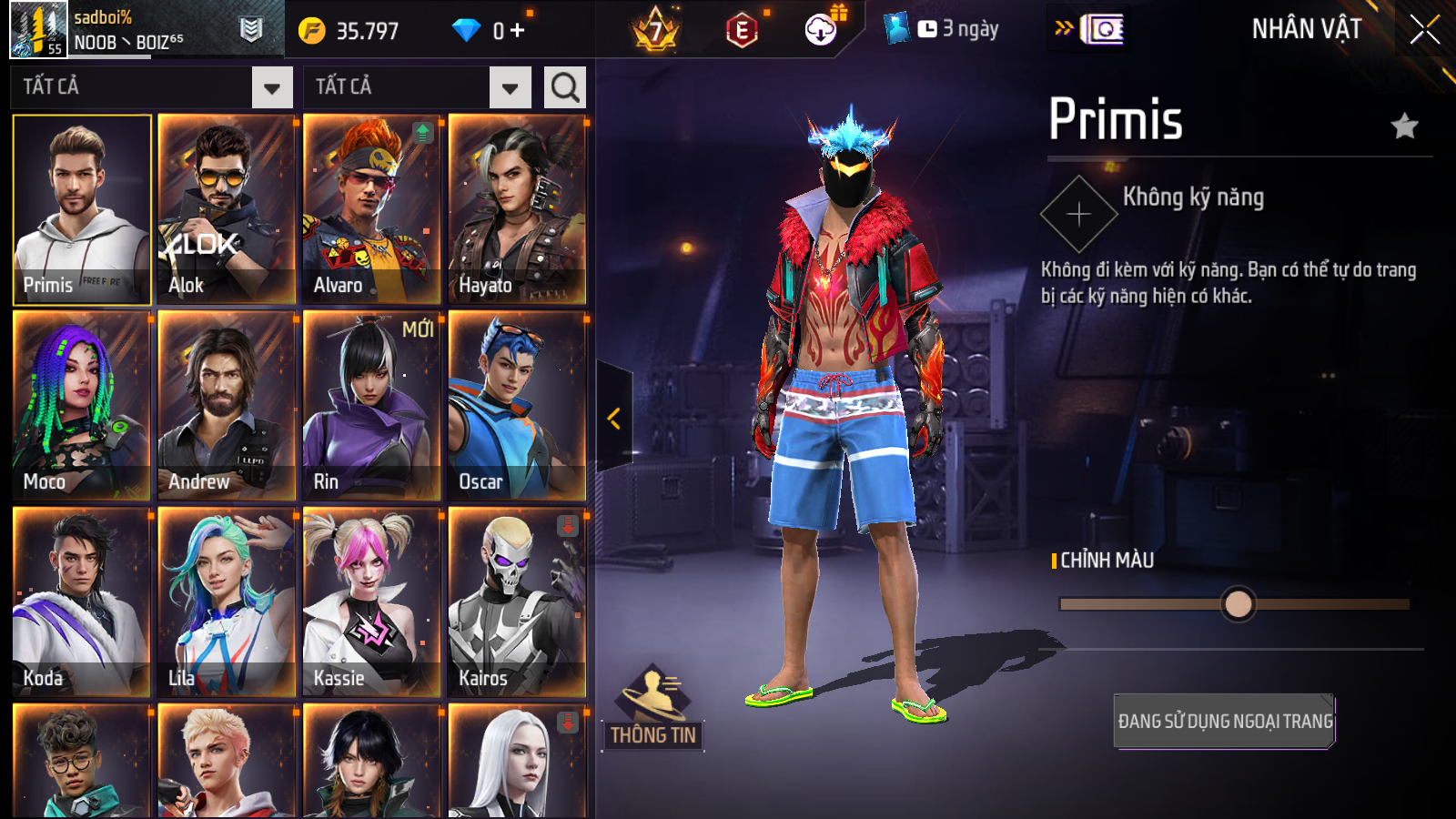Select the Moco character card
The width and height of the screenshot is (1456, 819).
click(x=82, y=406)
